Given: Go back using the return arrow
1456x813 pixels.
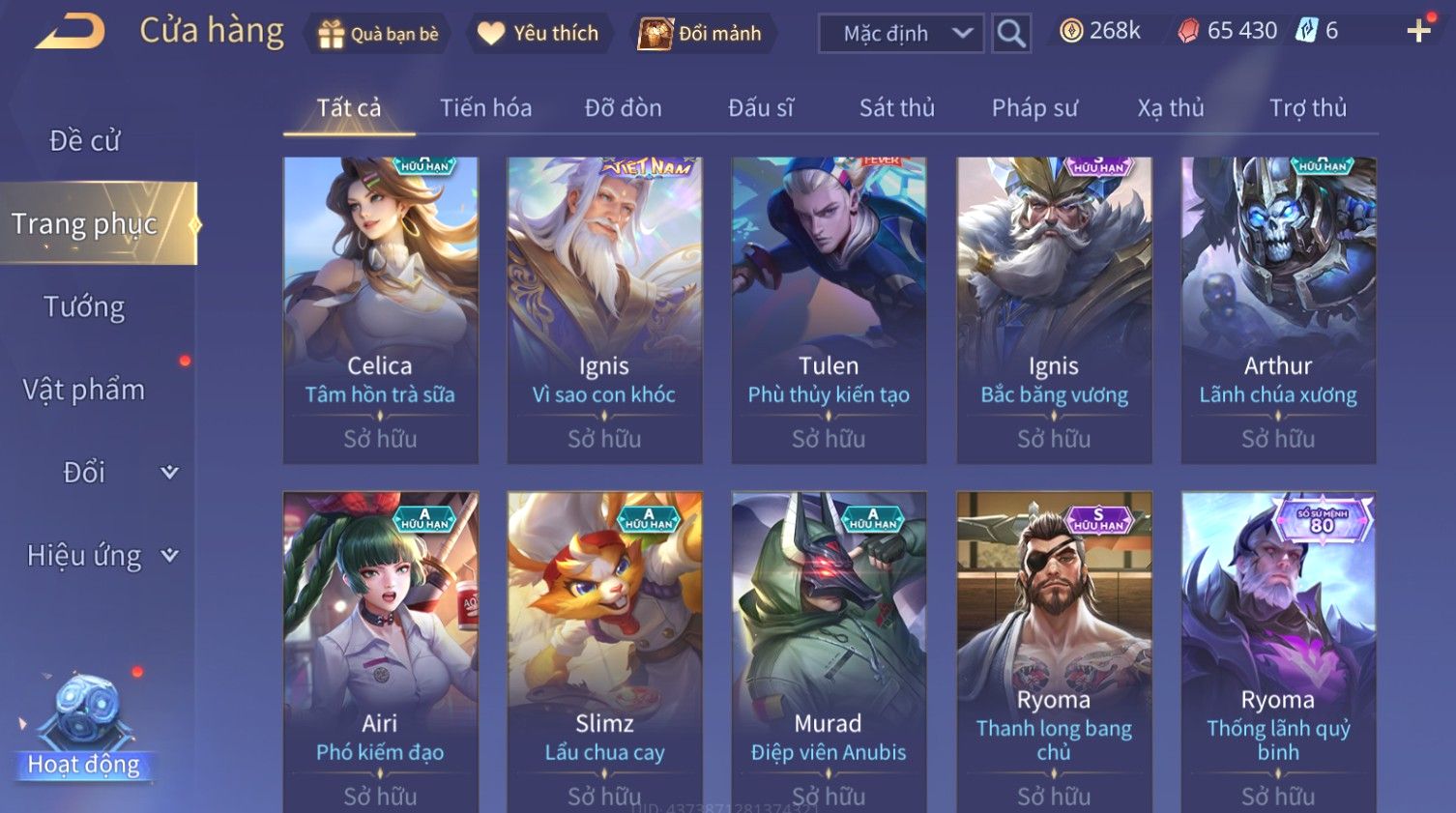Looking at the screenshot, I should click(x=70, y=31).
